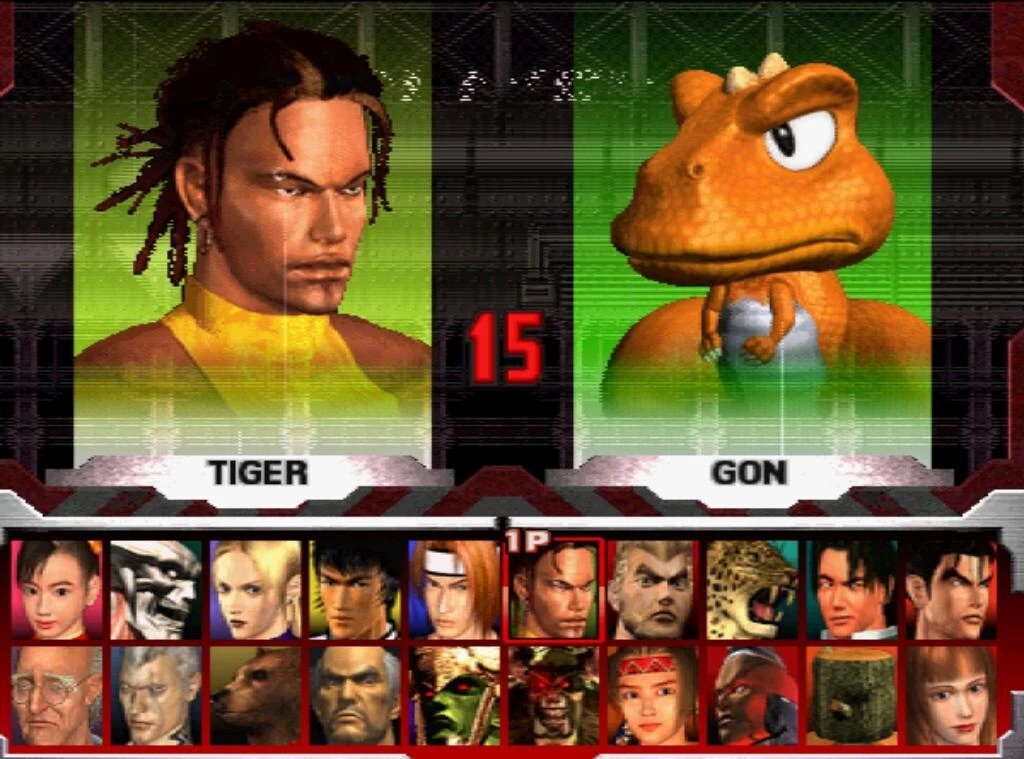Screen dimensions: 1024x759
Task: Select Bryan's gray-haired portrait
Action: tap(156, 696)
